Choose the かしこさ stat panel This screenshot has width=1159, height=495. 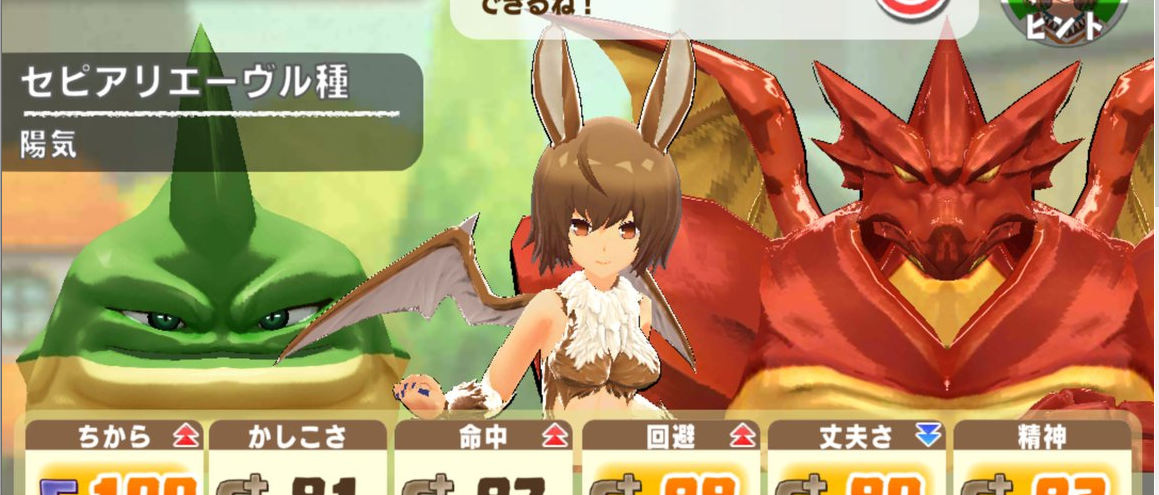click(298, 456)
